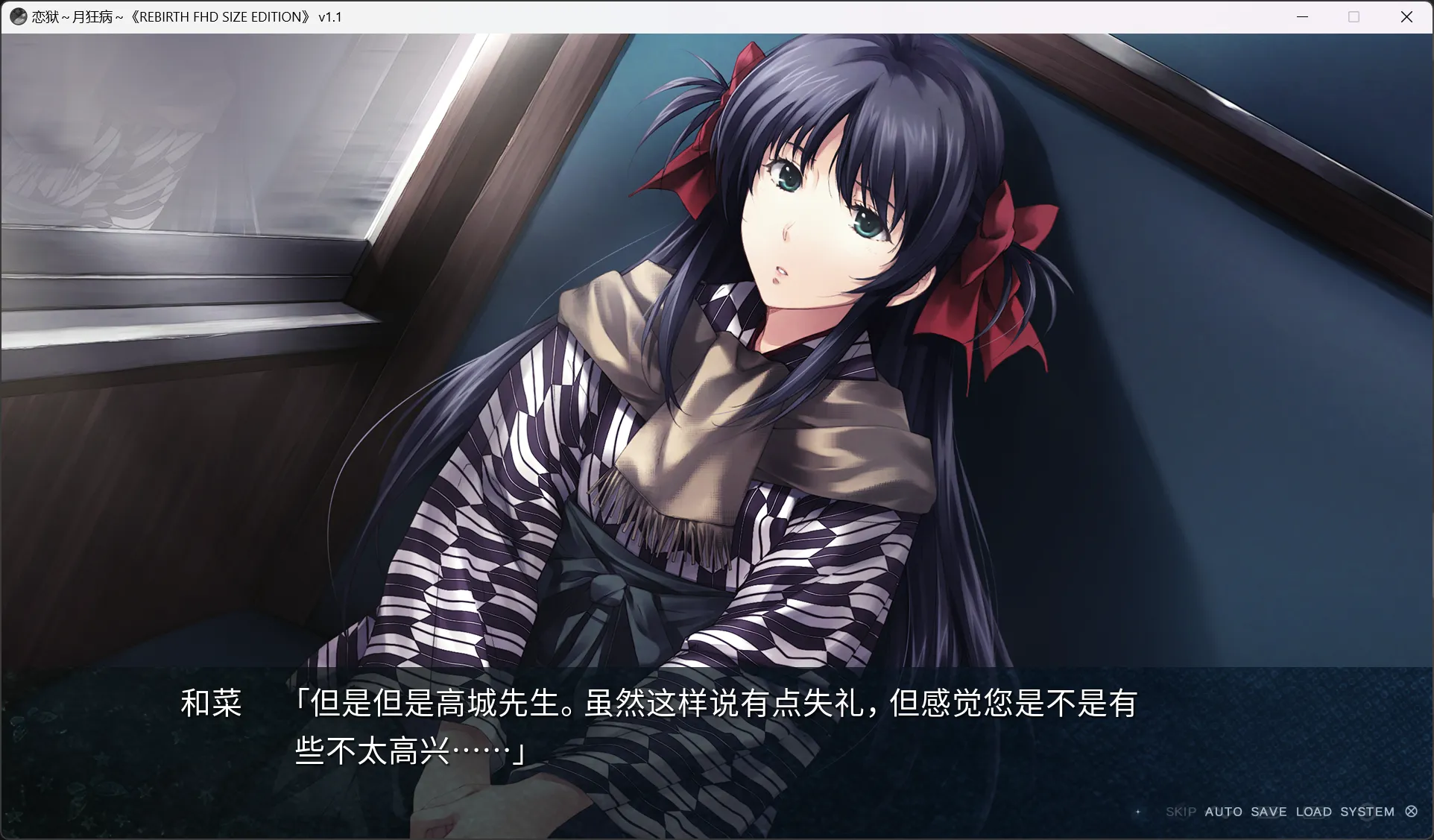The height and width of the screenshot is (840, 1434).
Task: Click the speaker name 和菜
Action: pyautogui.click(x=212, y=704)
